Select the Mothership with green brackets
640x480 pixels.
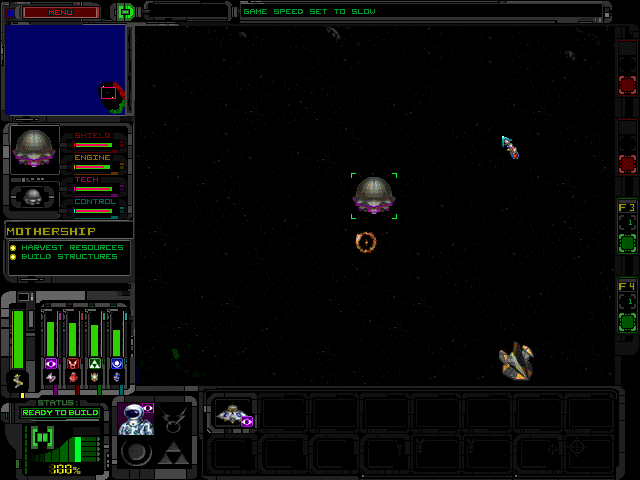(x=374, y=195)
